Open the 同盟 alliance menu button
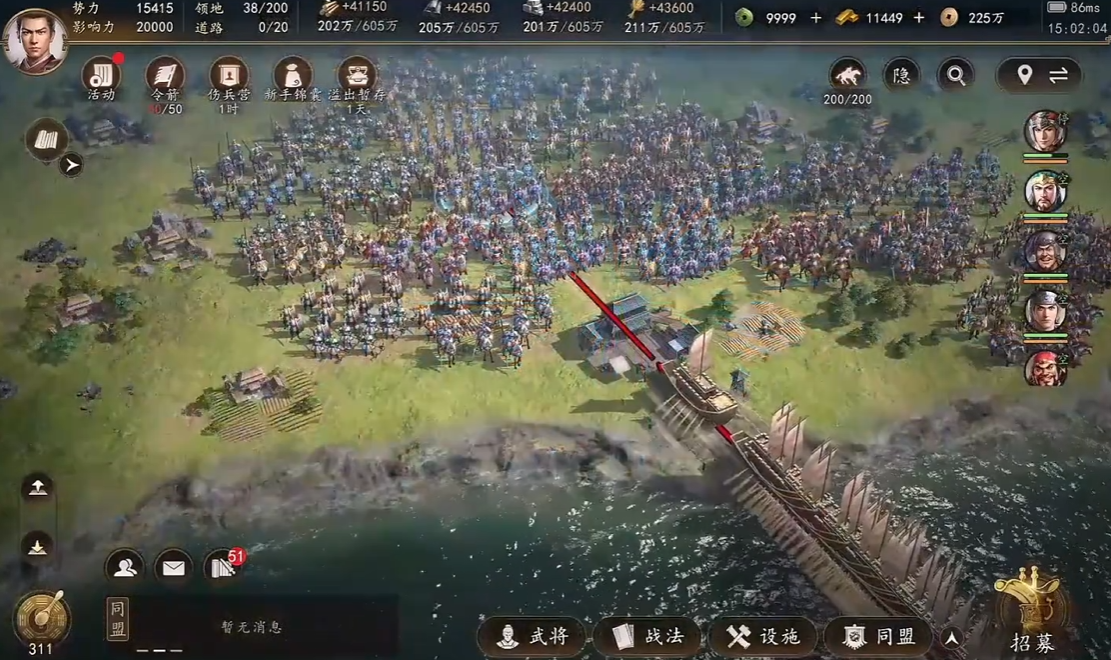The width and height of the screenshot is (1111, 660). pyautogui.click(x=879, y=636)
